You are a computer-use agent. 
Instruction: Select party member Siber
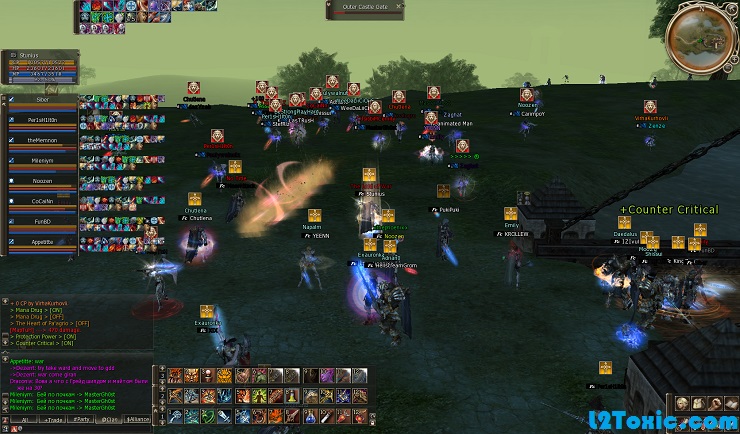(x=42, y=100)
